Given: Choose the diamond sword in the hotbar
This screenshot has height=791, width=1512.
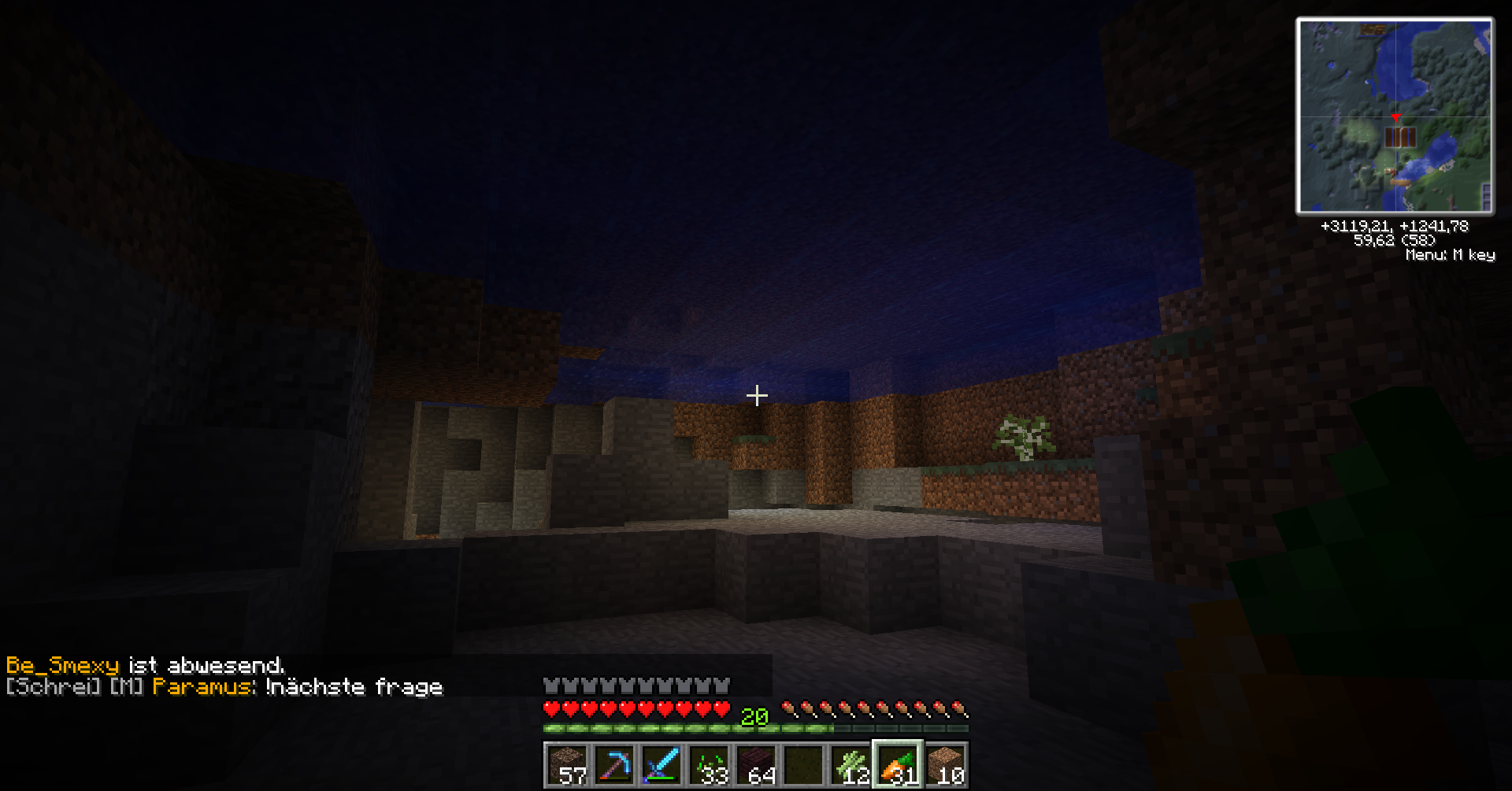Looking at the screenshot, I should (661, 765).
